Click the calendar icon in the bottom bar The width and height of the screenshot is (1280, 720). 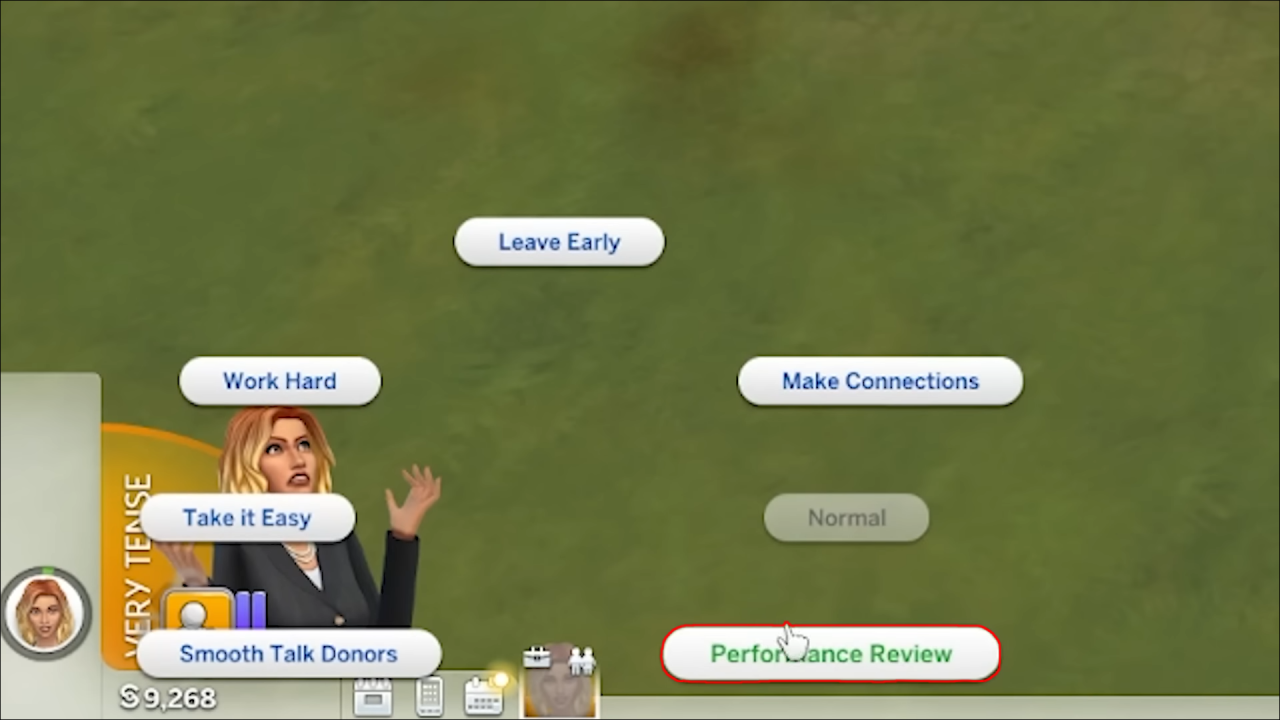point(374,697)
